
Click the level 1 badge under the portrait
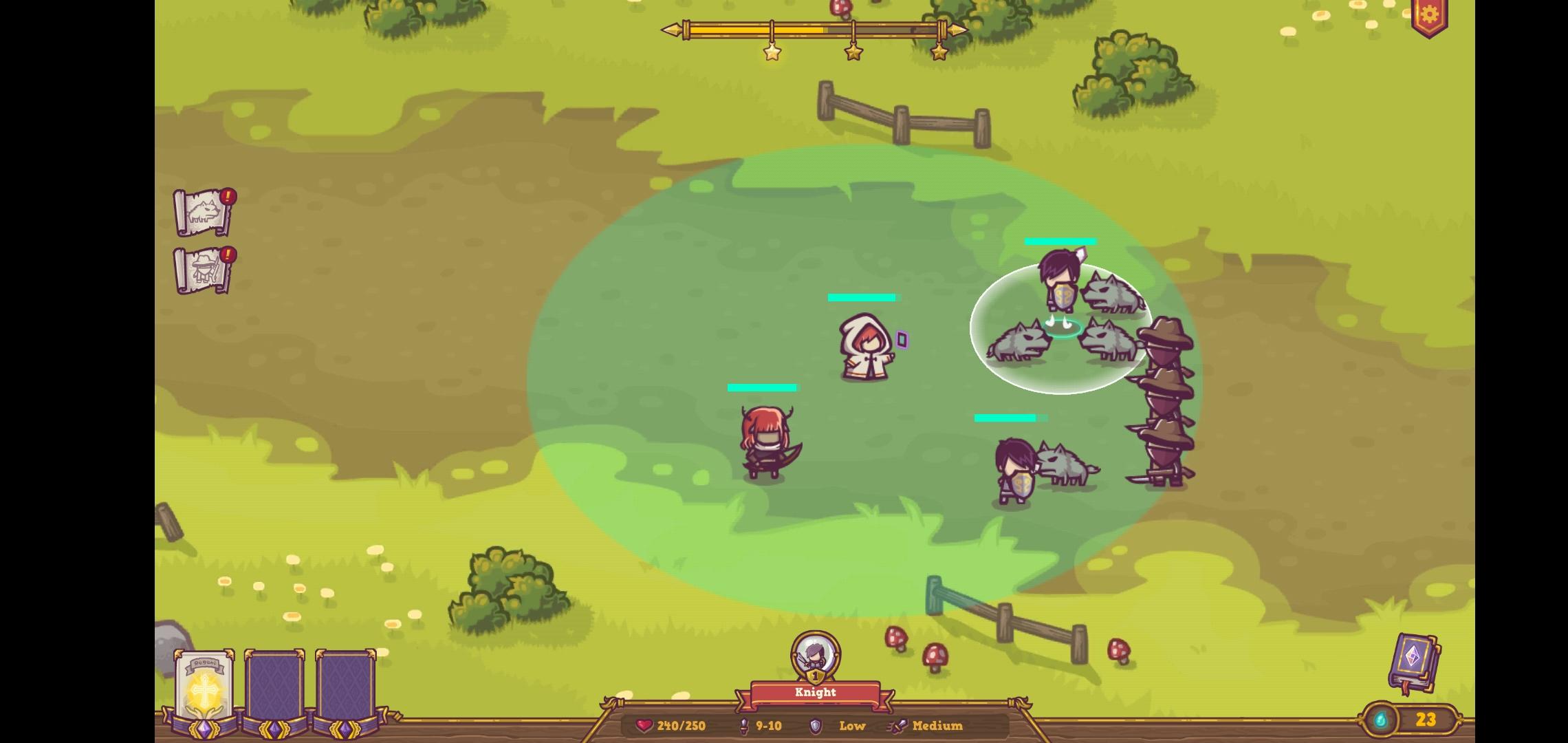[815, 677]
